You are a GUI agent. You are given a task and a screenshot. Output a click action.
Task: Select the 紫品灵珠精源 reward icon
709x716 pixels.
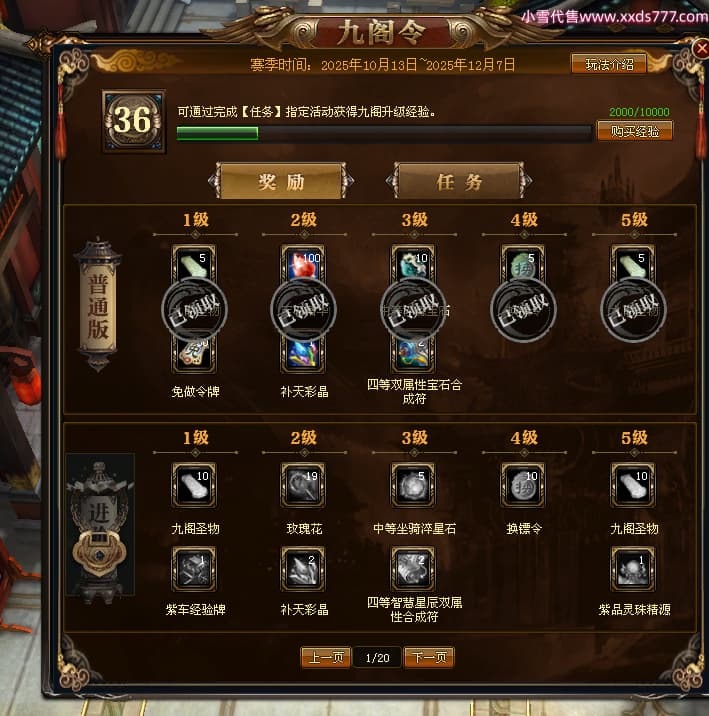tap(633, 568)
